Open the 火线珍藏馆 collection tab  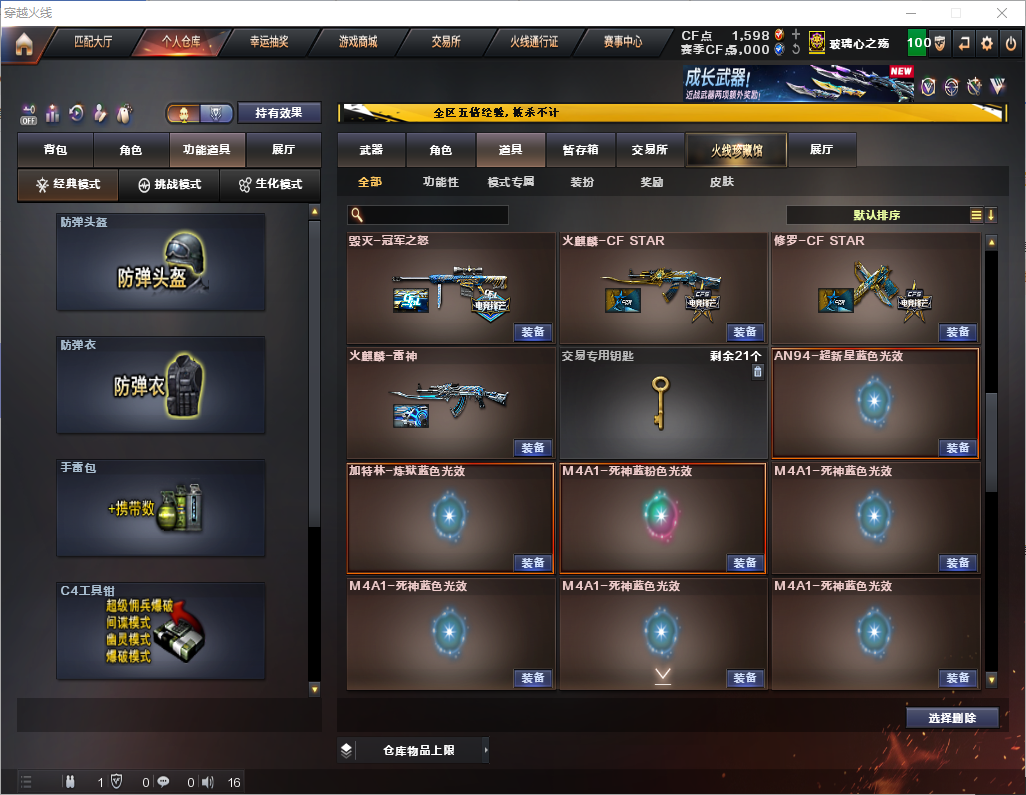(736, 150)
